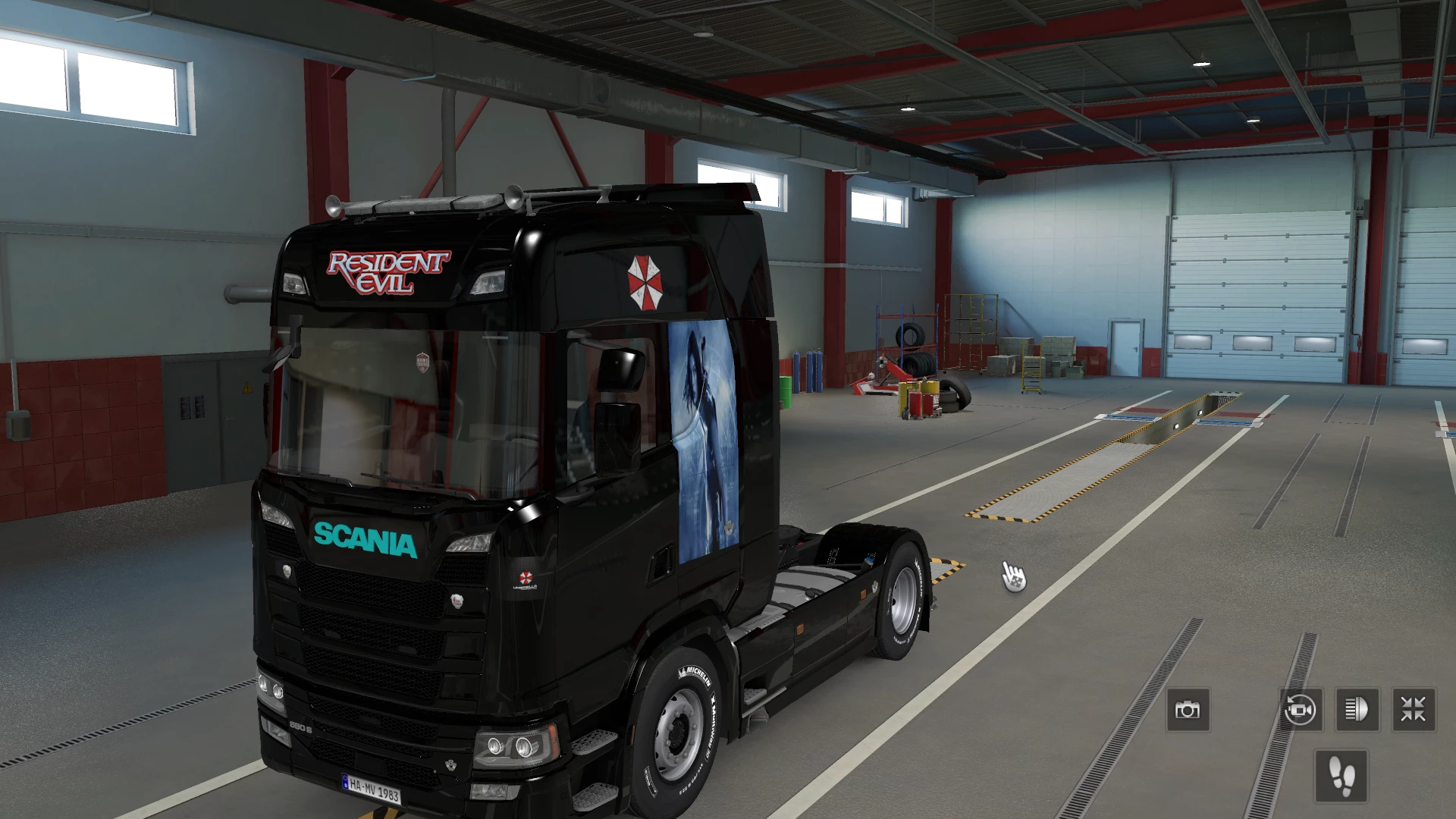Open the truck headlight configuration icon
The height and width of the screenshot is (819, 1456).
(1359, 711)
